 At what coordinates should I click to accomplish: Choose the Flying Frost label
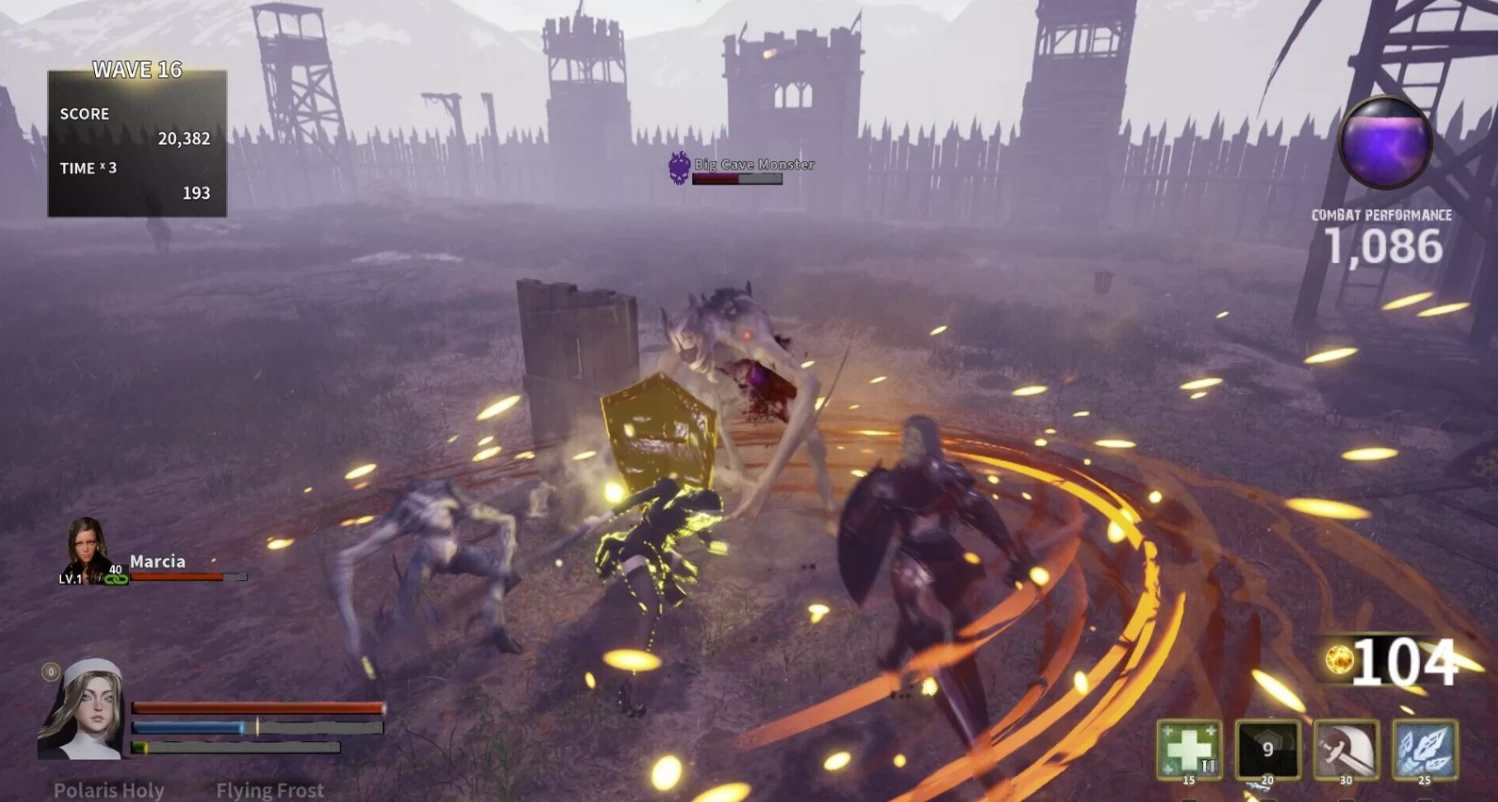(270, 790)
